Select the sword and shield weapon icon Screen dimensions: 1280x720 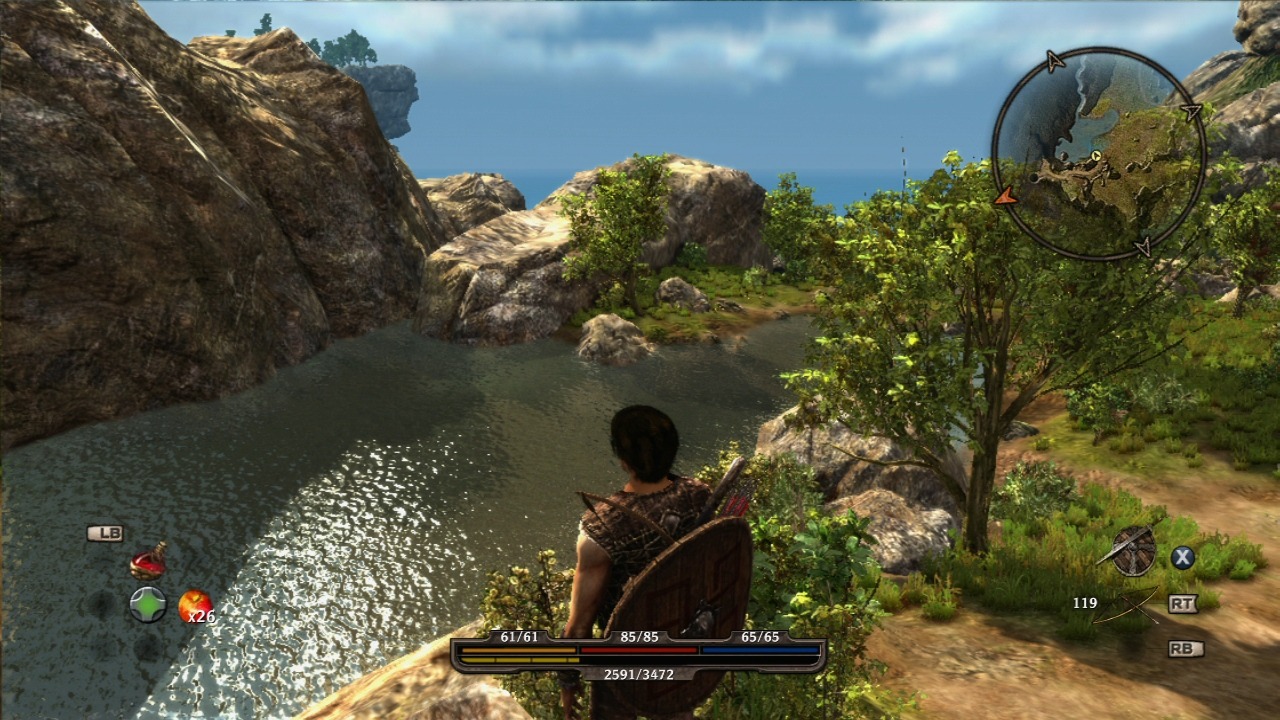(x=1134, y=550)
